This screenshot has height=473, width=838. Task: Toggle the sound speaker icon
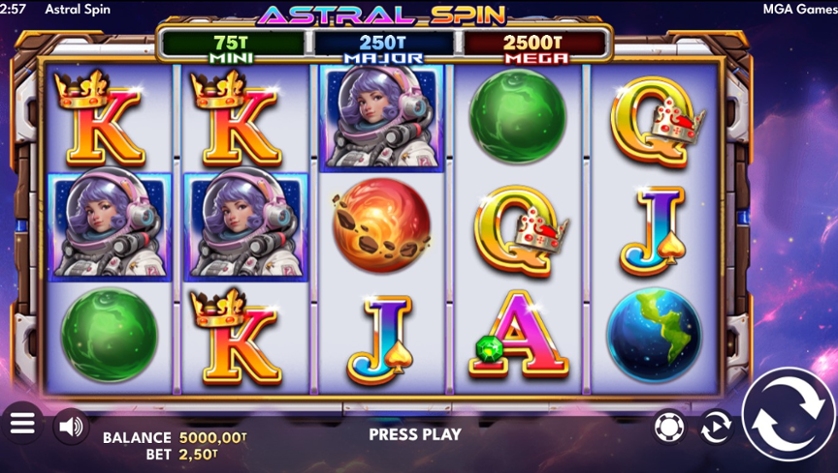[70, 426]
